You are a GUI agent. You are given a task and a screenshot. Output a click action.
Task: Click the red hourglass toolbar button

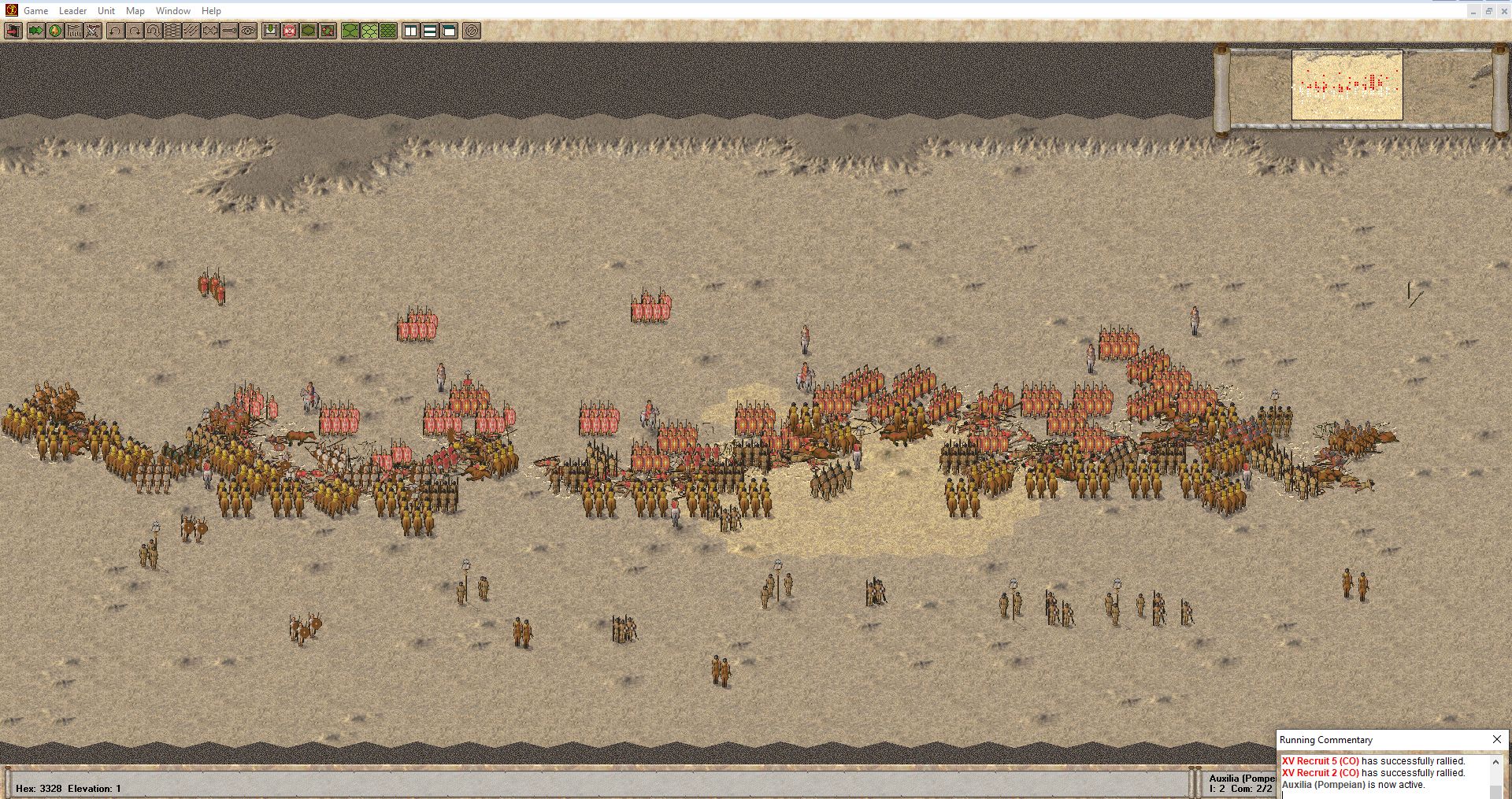coord(290,31)
